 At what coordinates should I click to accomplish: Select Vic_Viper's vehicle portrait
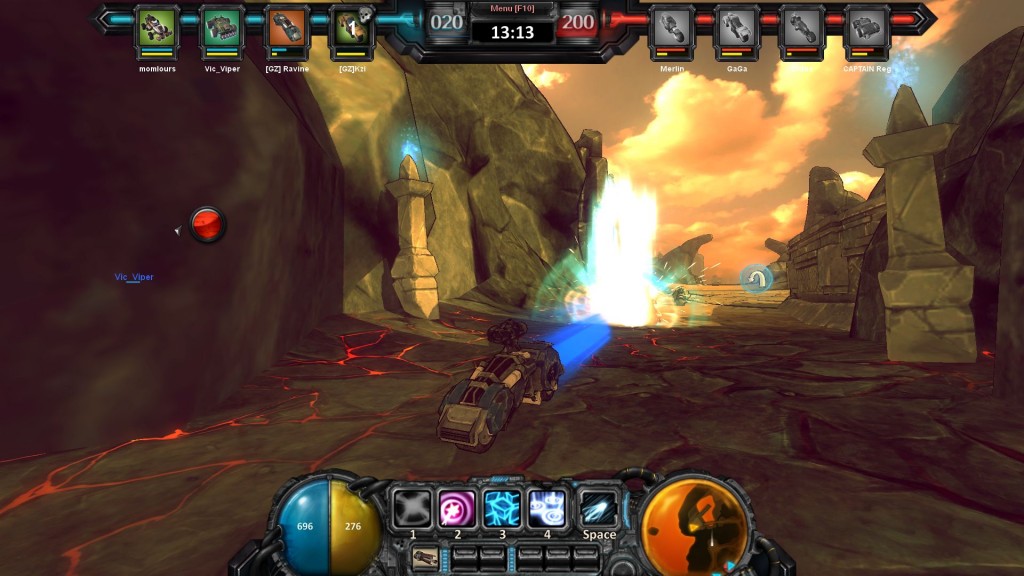pyautogui.click(x=222, y=27)
